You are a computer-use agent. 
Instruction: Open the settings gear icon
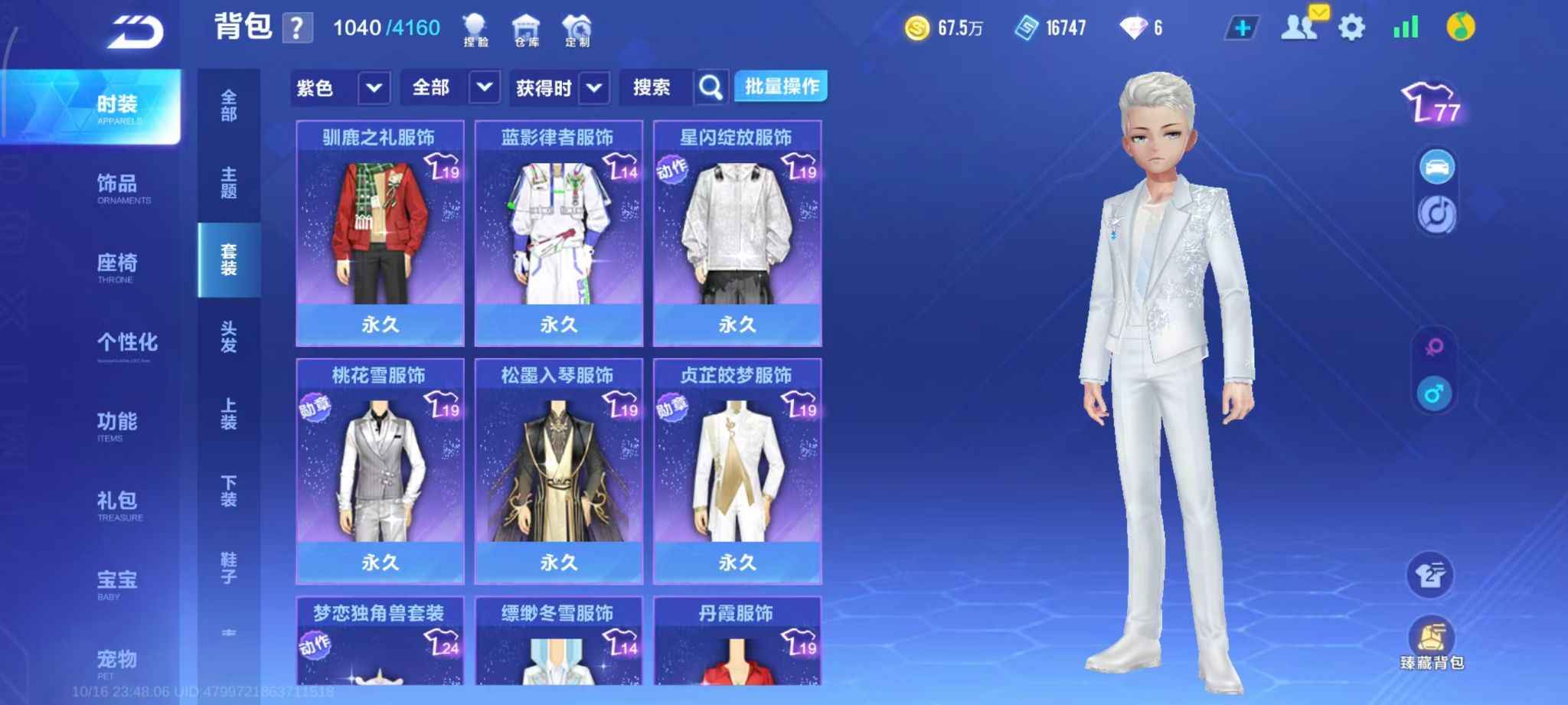(x=1351, y=28)
